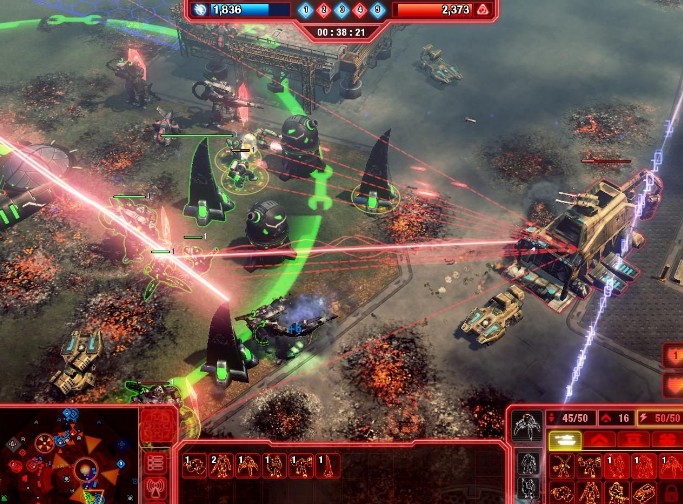This screenshot has height=504, width=683.
Task: Build the crossed-blade walker unit
Action: 563,467
